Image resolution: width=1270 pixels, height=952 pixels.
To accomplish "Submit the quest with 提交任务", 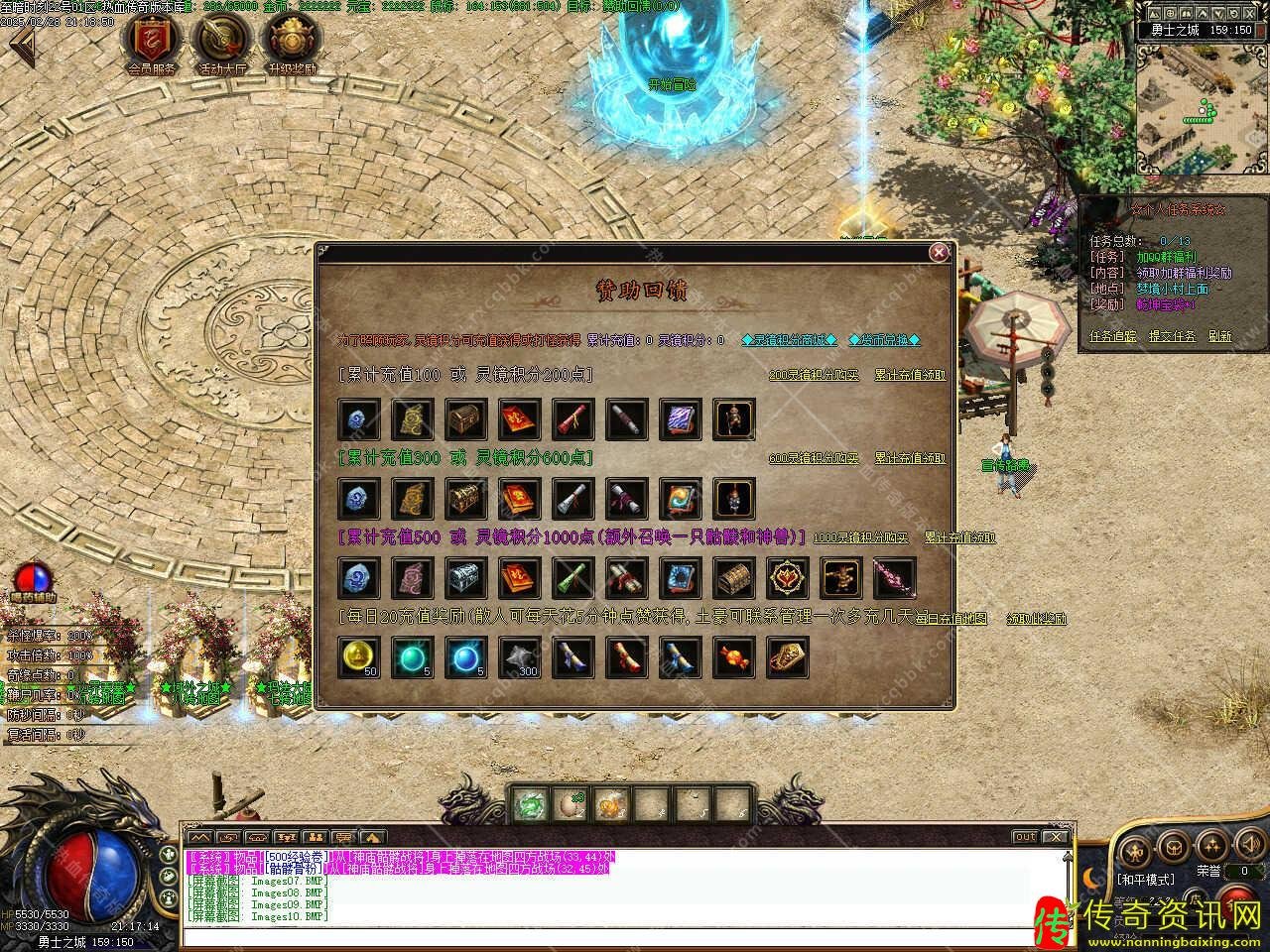I will (x=1171, y=336).
